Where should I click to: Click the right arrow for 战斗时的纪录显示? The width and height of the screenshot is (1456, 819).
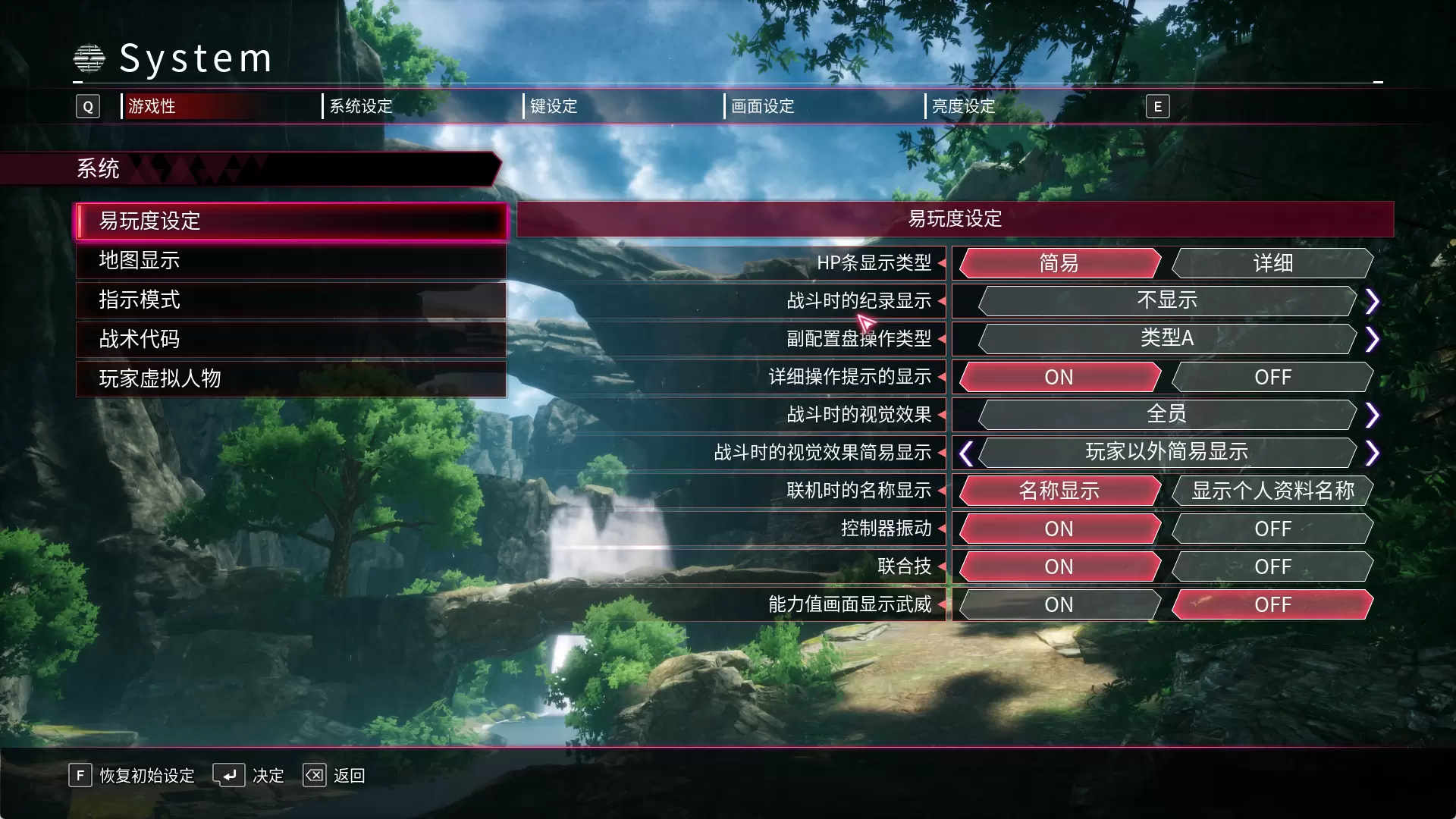[x=1372, y=301]
